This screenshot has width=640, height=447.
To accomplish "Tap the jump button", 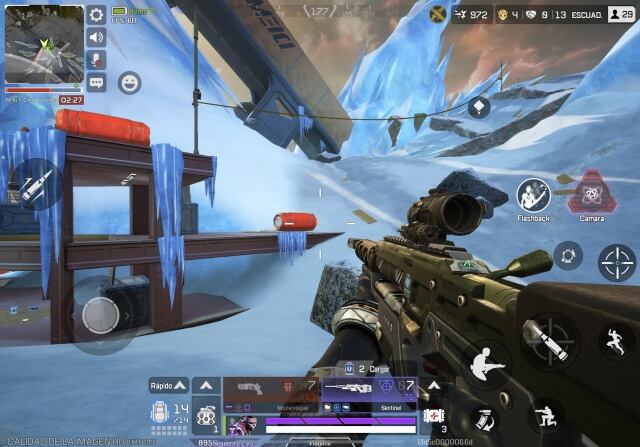I will (614, 342).
